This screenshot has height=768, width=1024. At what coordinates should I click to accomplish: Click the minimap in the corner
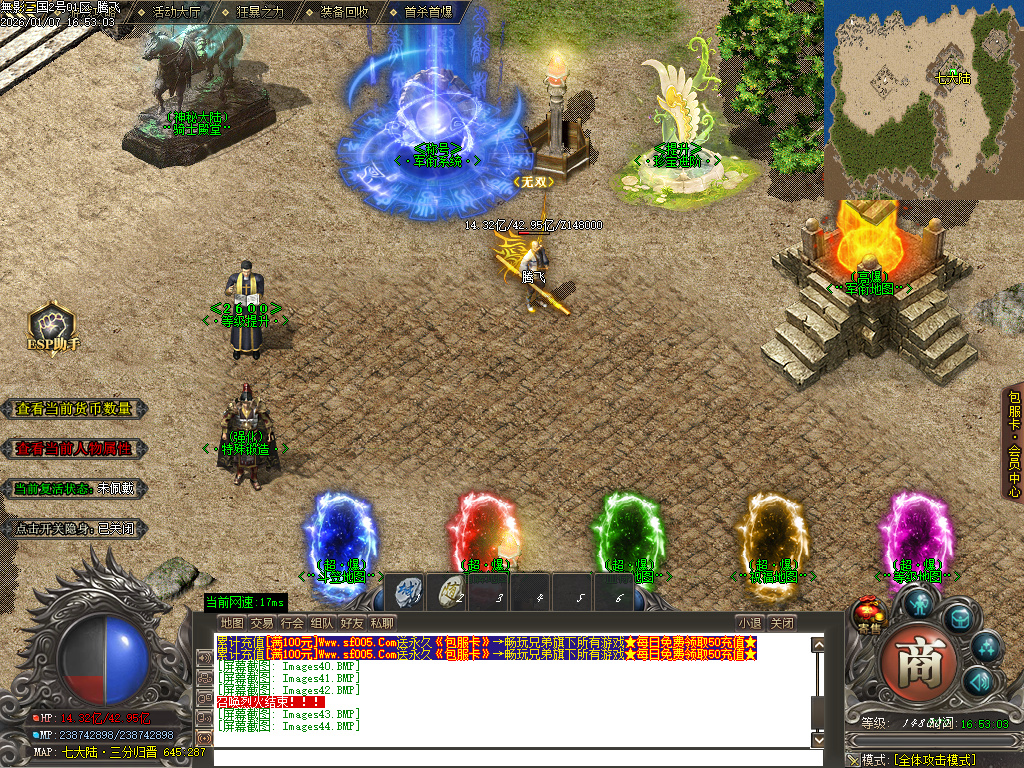(922, 97)
